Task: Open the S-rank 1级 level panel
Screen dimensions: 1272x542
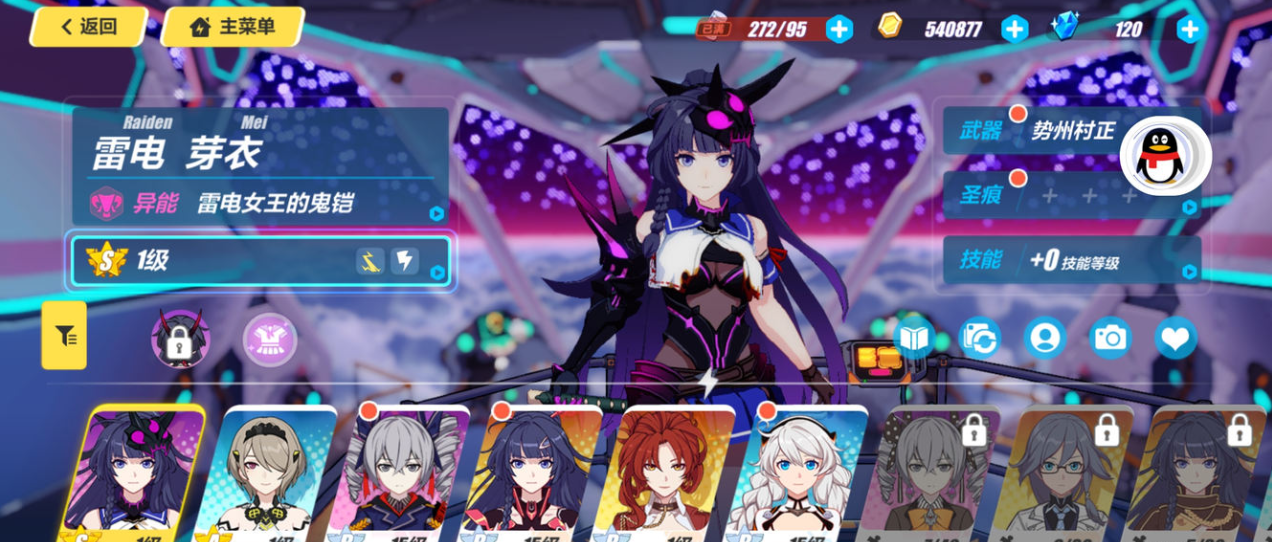Action: 260,261
